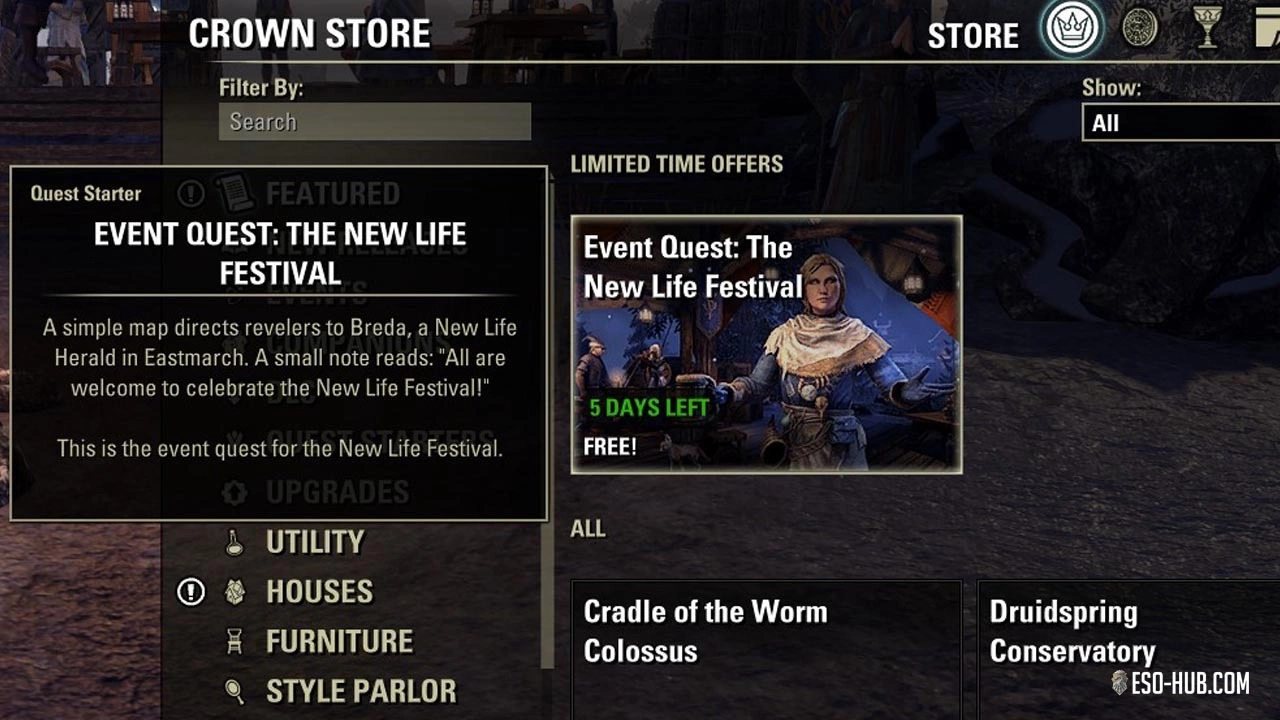Switch to the goblet icon tab
This screenshot has height=720, width=1280.
[x=1208, y=30]
